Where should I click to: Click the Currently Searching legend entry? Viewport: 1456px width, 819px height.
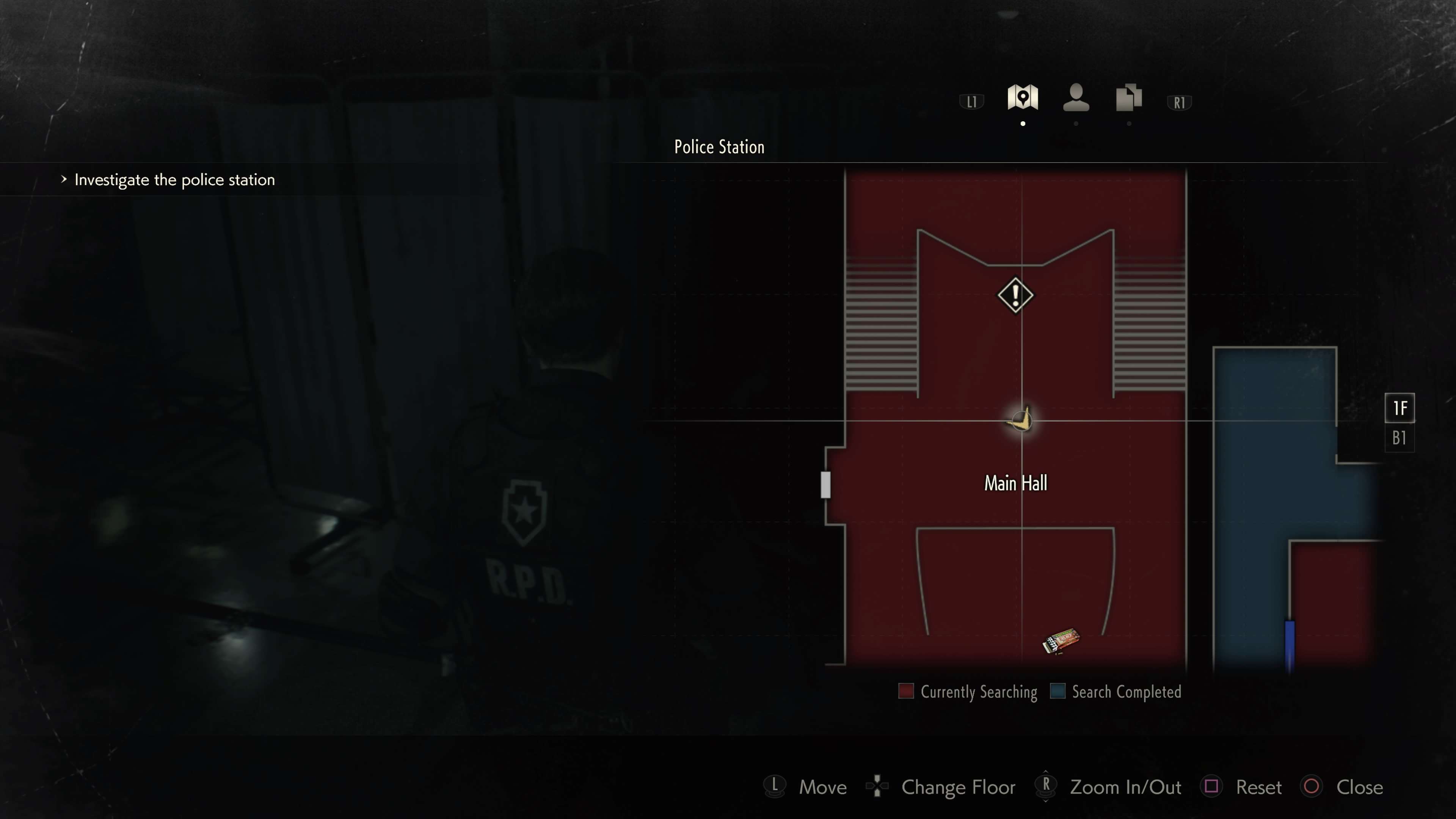[x=968, y=692]
